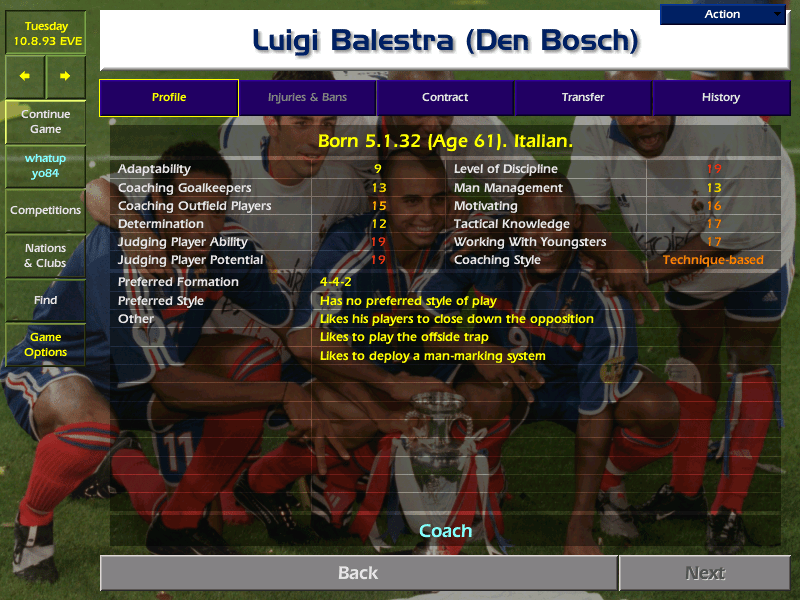Switch to the Profile tab
The width and height of the screenshot is (800, 600).
coord(169,98)
